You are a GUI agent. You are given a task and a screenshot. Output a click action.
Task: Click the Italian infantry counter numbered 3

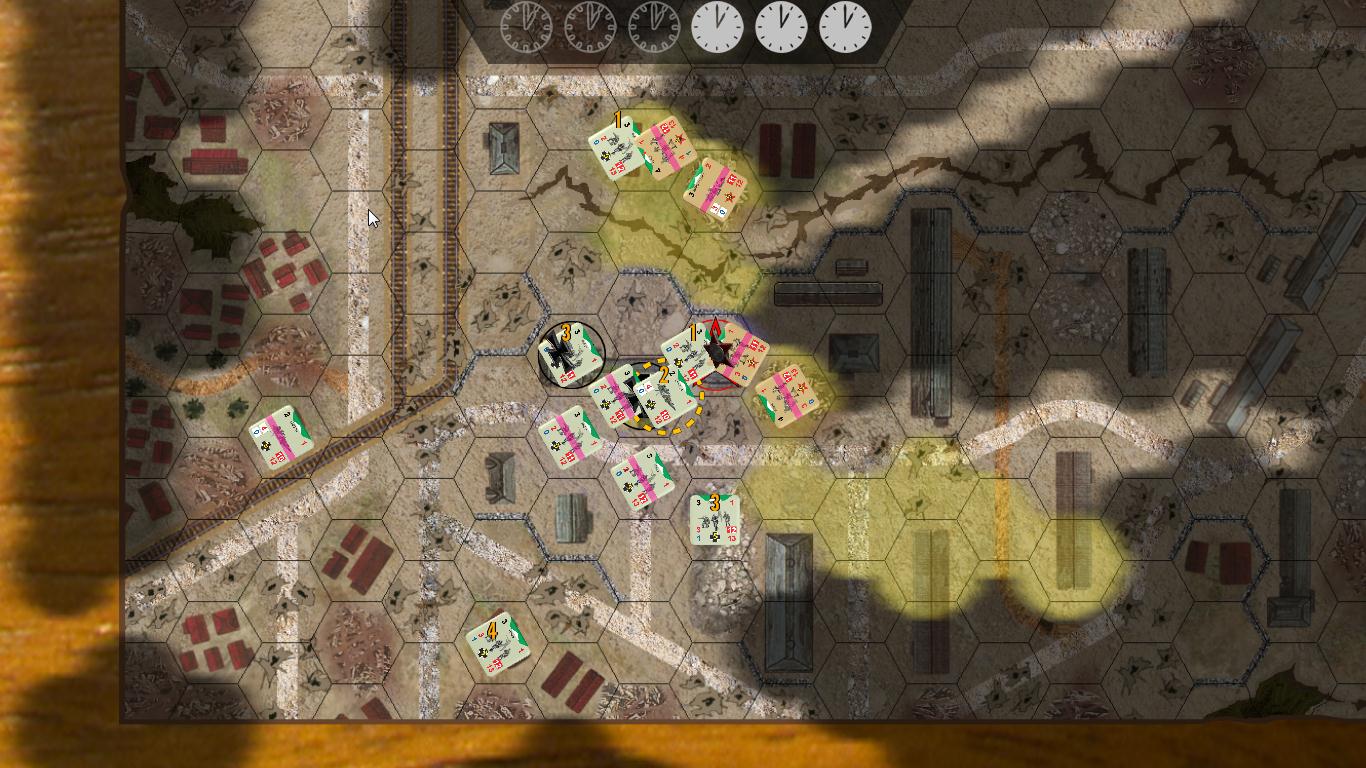(715, 520)
